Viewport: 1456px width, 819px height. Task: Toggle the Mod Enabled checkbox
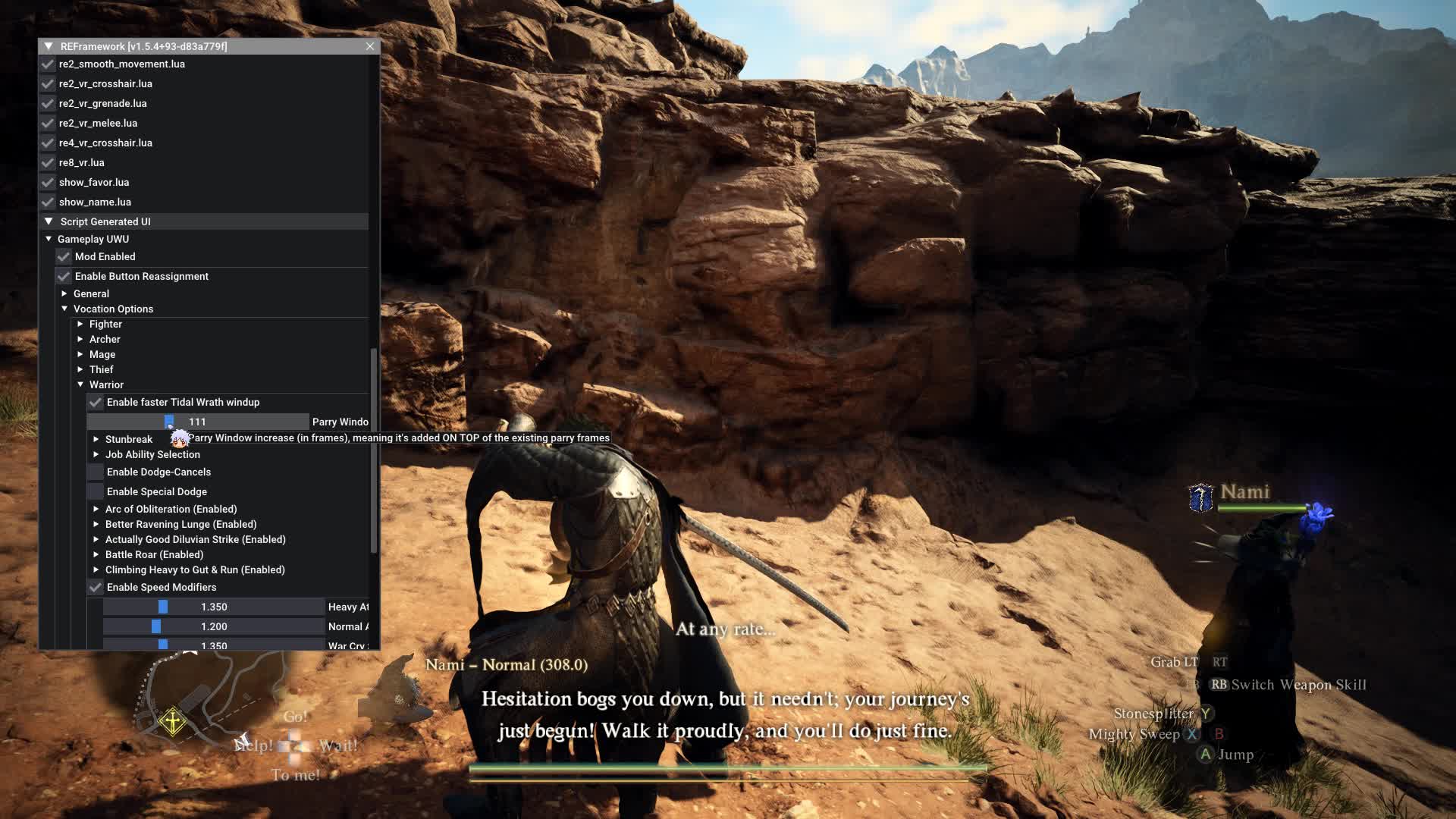click(x=64, y=257)
